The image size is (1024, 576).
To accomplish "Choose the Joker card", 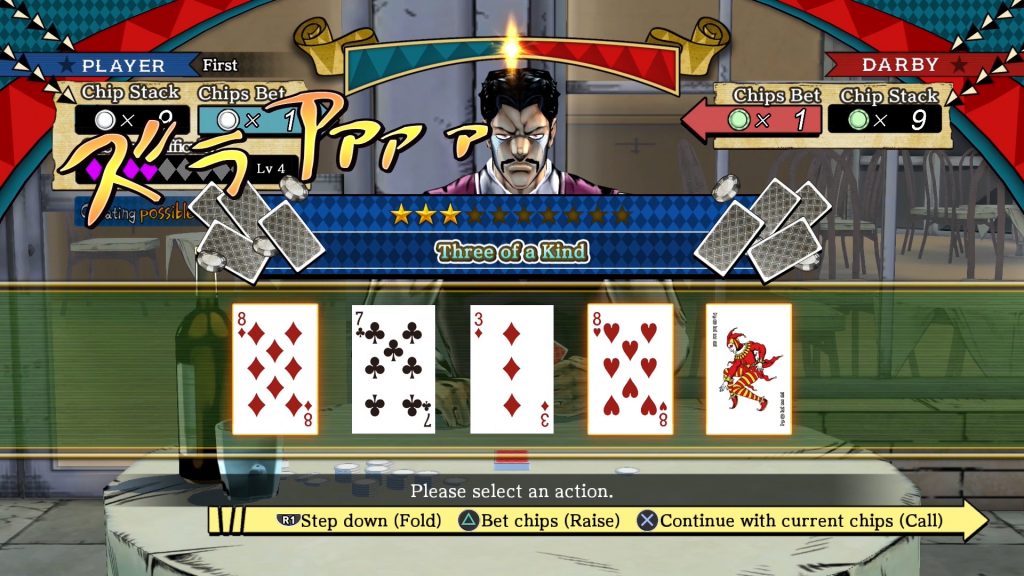I will click(748, 369).
